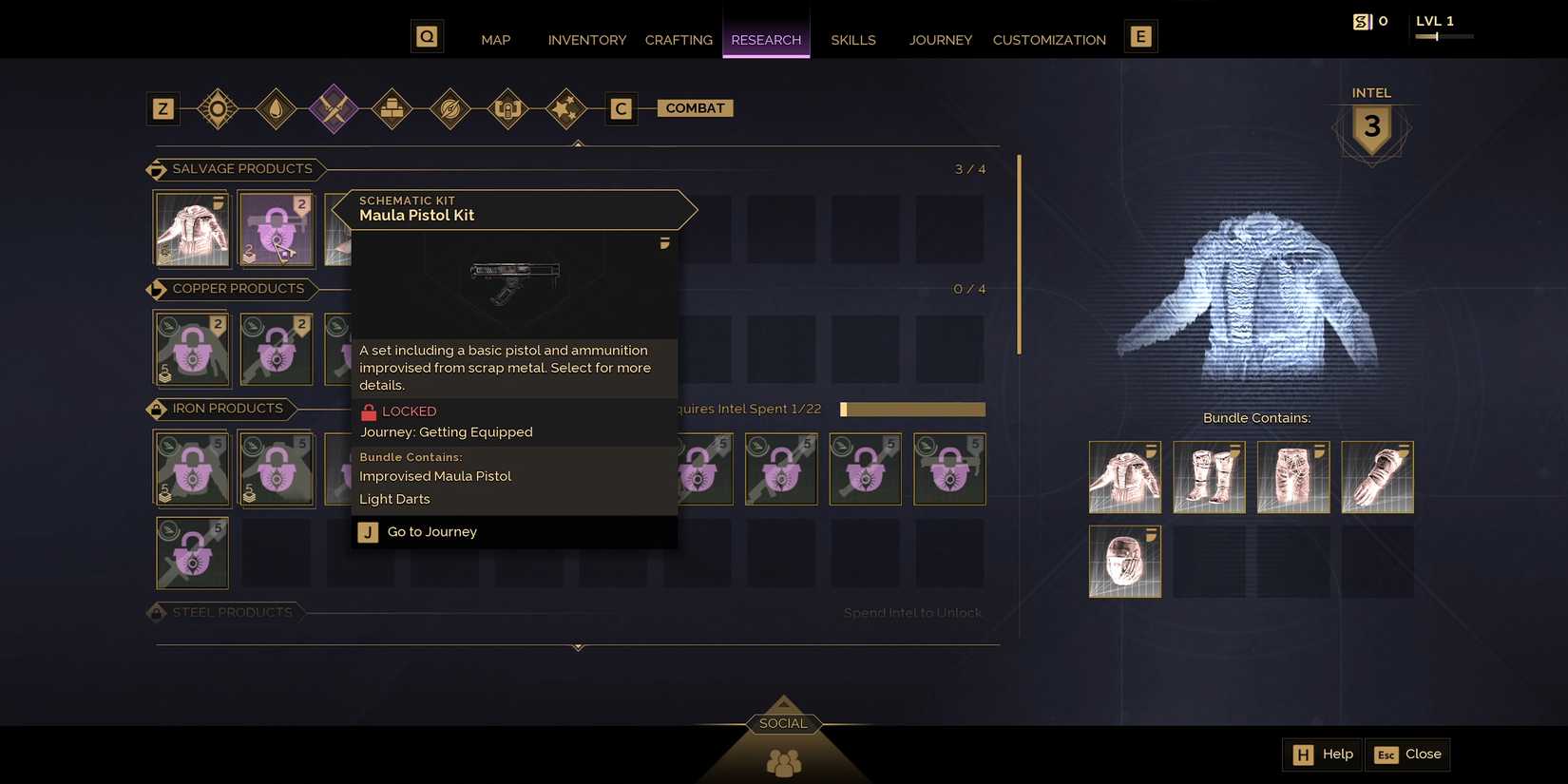
Task: Click the Intel badge showing 3
Action: pyautogui.click(x=1370, y=126)
